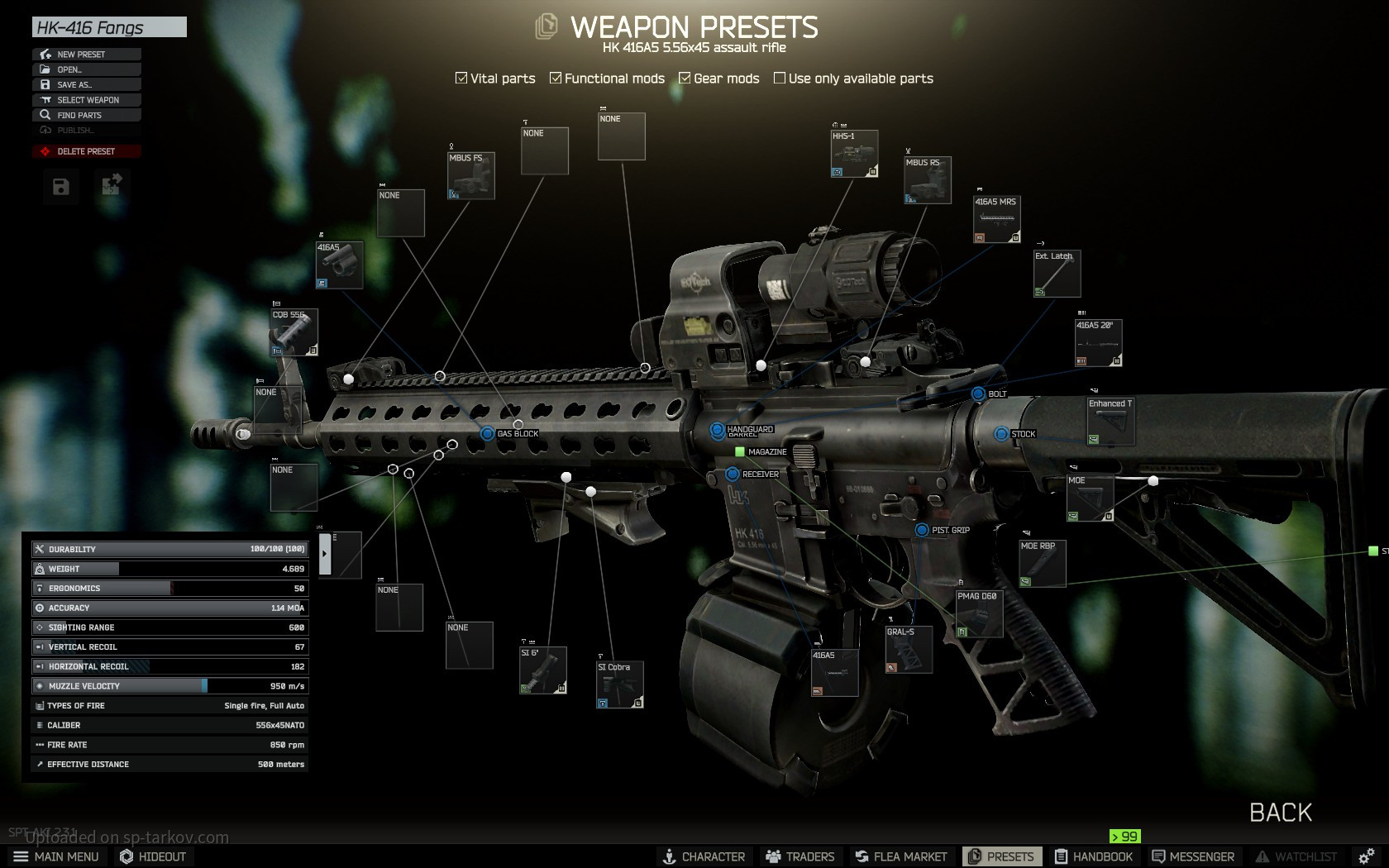
Task: Open a saved preset
Action: (x=86, y=69)
